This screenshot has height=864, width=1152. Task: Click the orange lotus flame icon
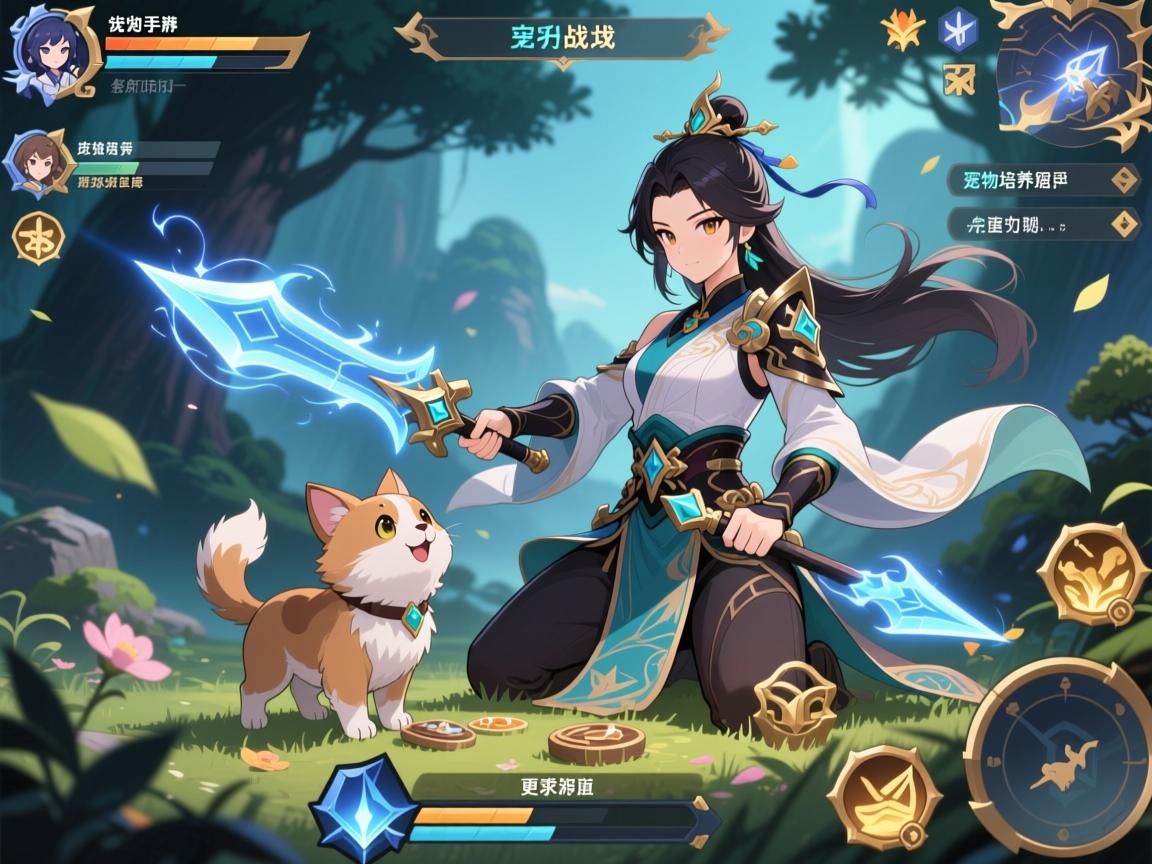(904, 30)
